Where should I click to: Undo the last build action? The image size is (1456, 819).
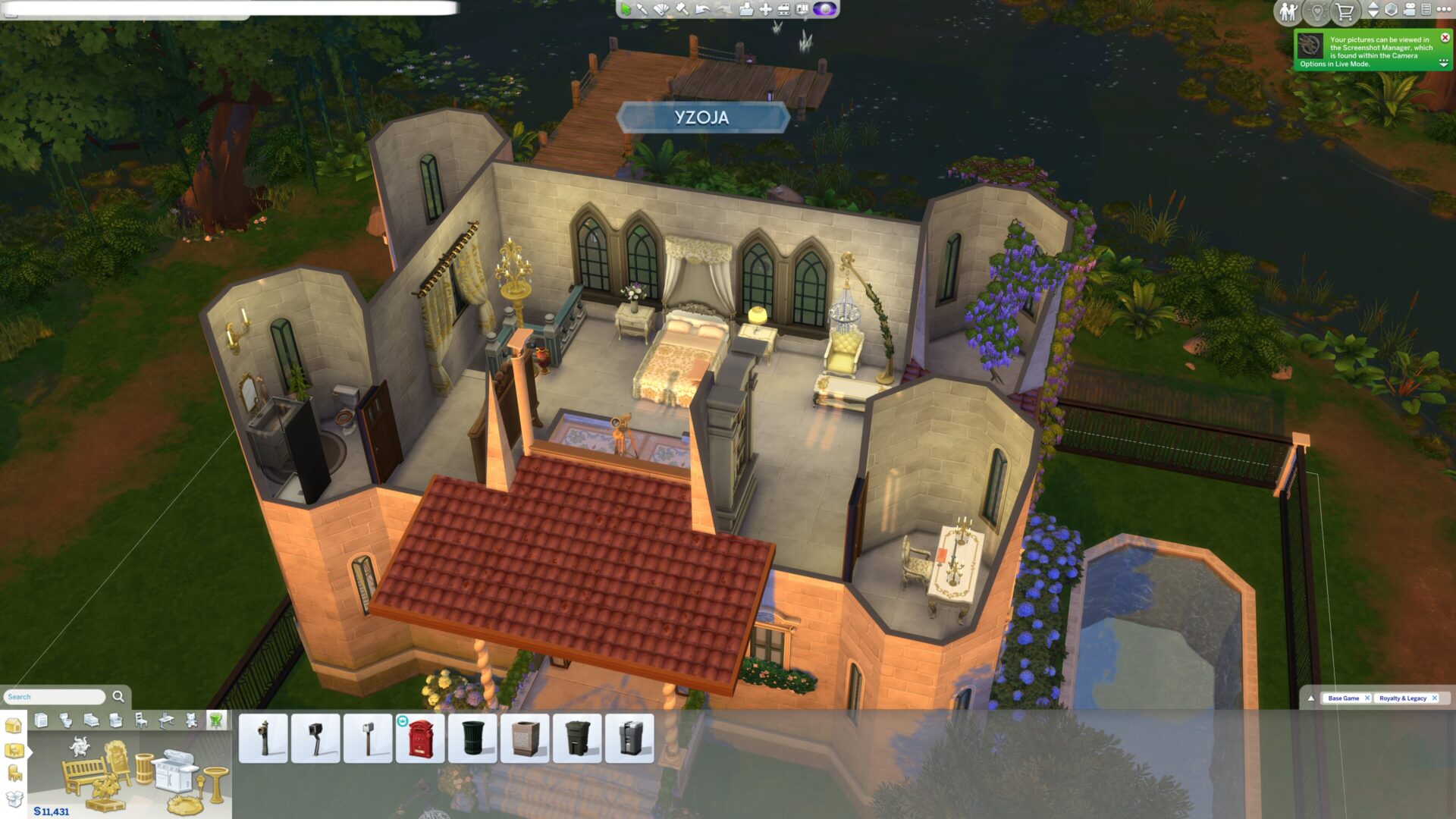[x=703, y=9]
